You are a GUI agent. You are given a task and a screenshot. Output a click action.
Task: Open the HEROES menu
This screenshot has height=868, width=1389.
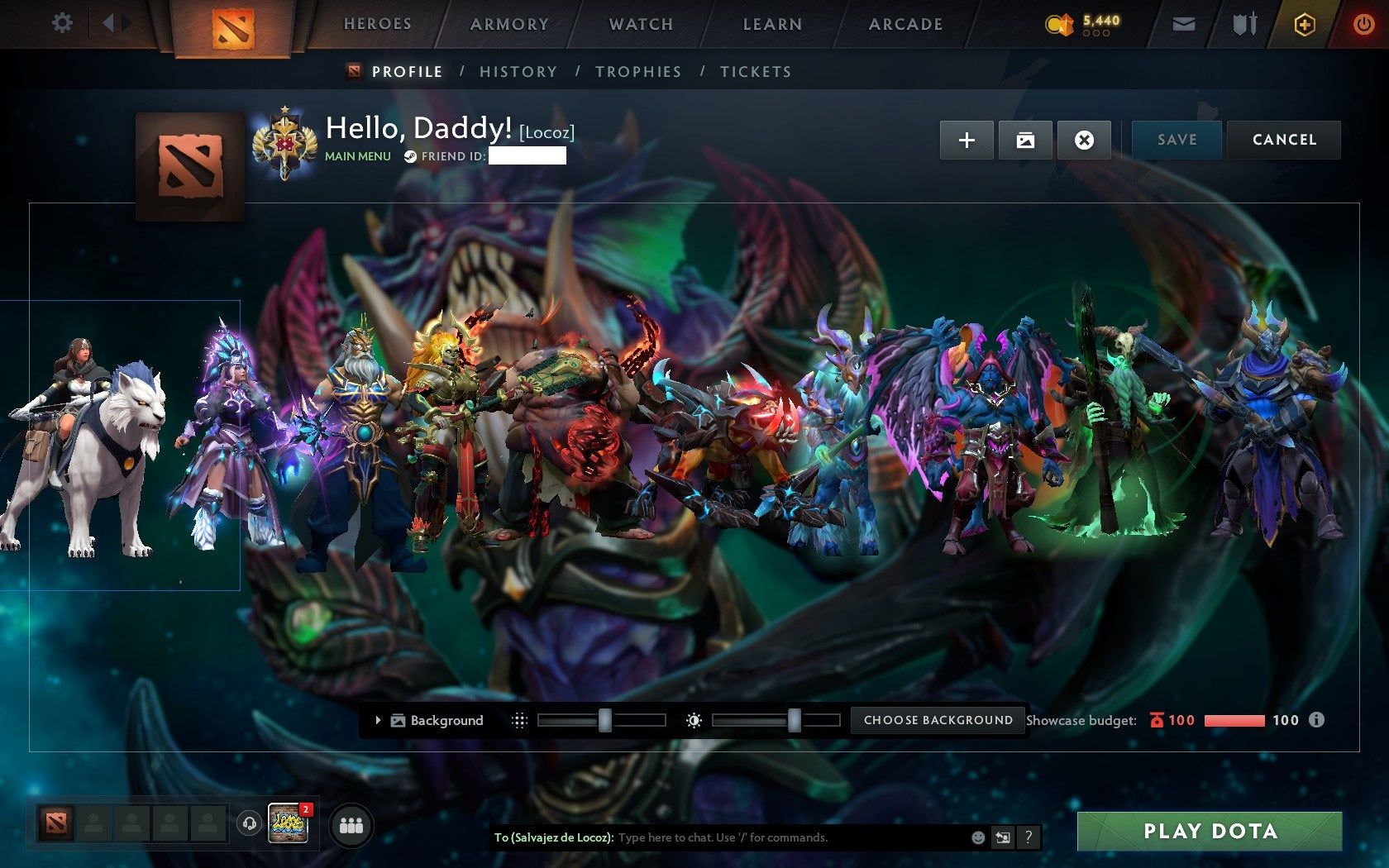click(x=378, y=24)
